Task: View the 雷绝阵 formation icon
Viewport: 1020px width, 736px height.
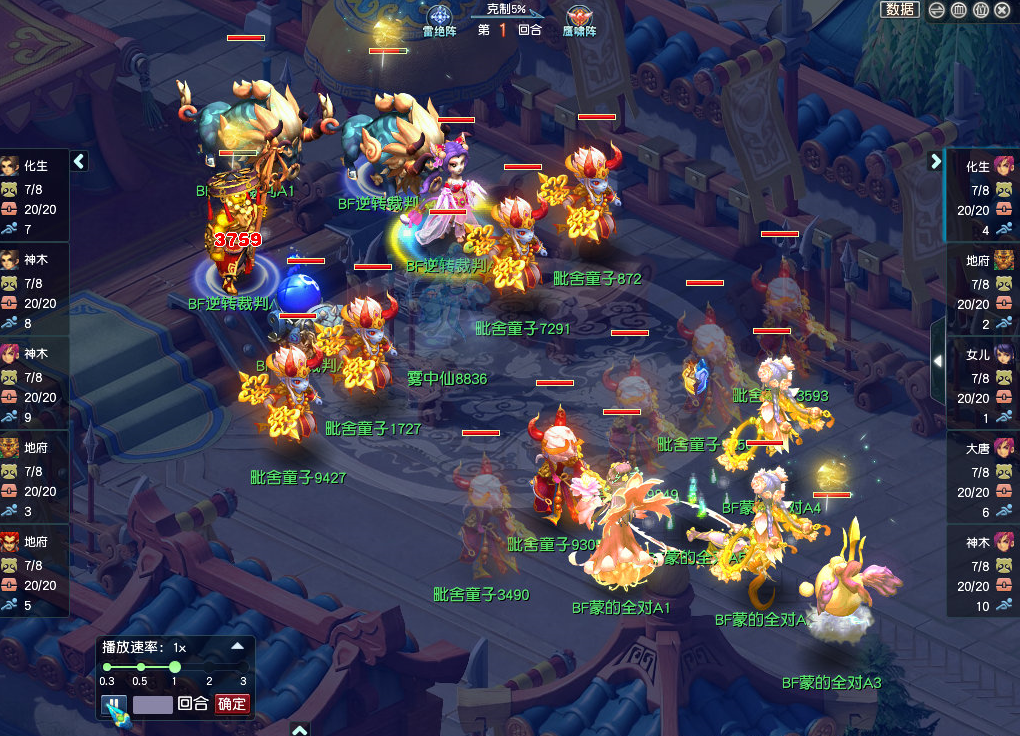Action: (439, 18)
